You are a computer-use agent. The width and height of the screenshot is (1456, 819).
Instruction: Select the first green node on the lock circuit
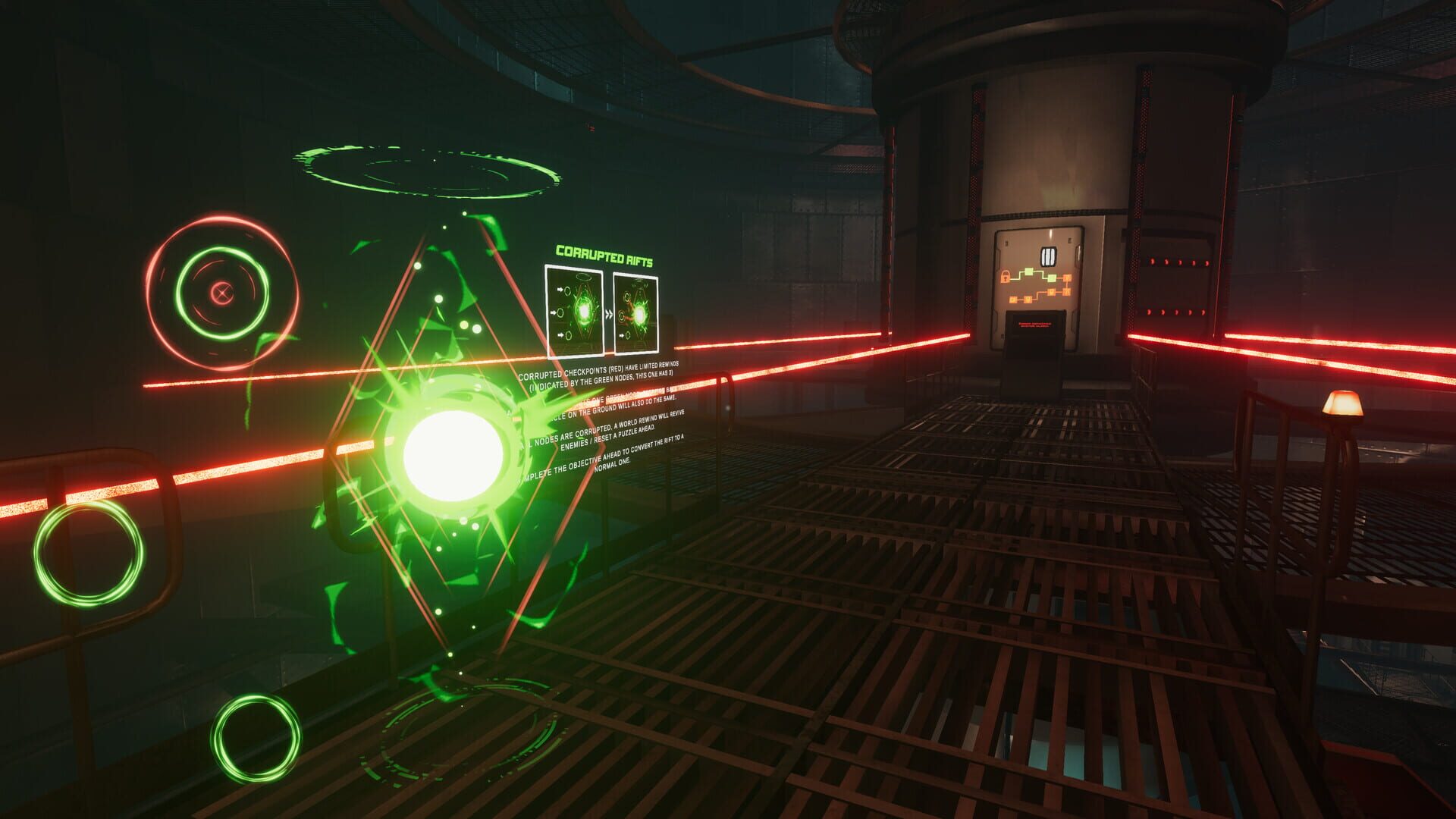(1029, 272)
